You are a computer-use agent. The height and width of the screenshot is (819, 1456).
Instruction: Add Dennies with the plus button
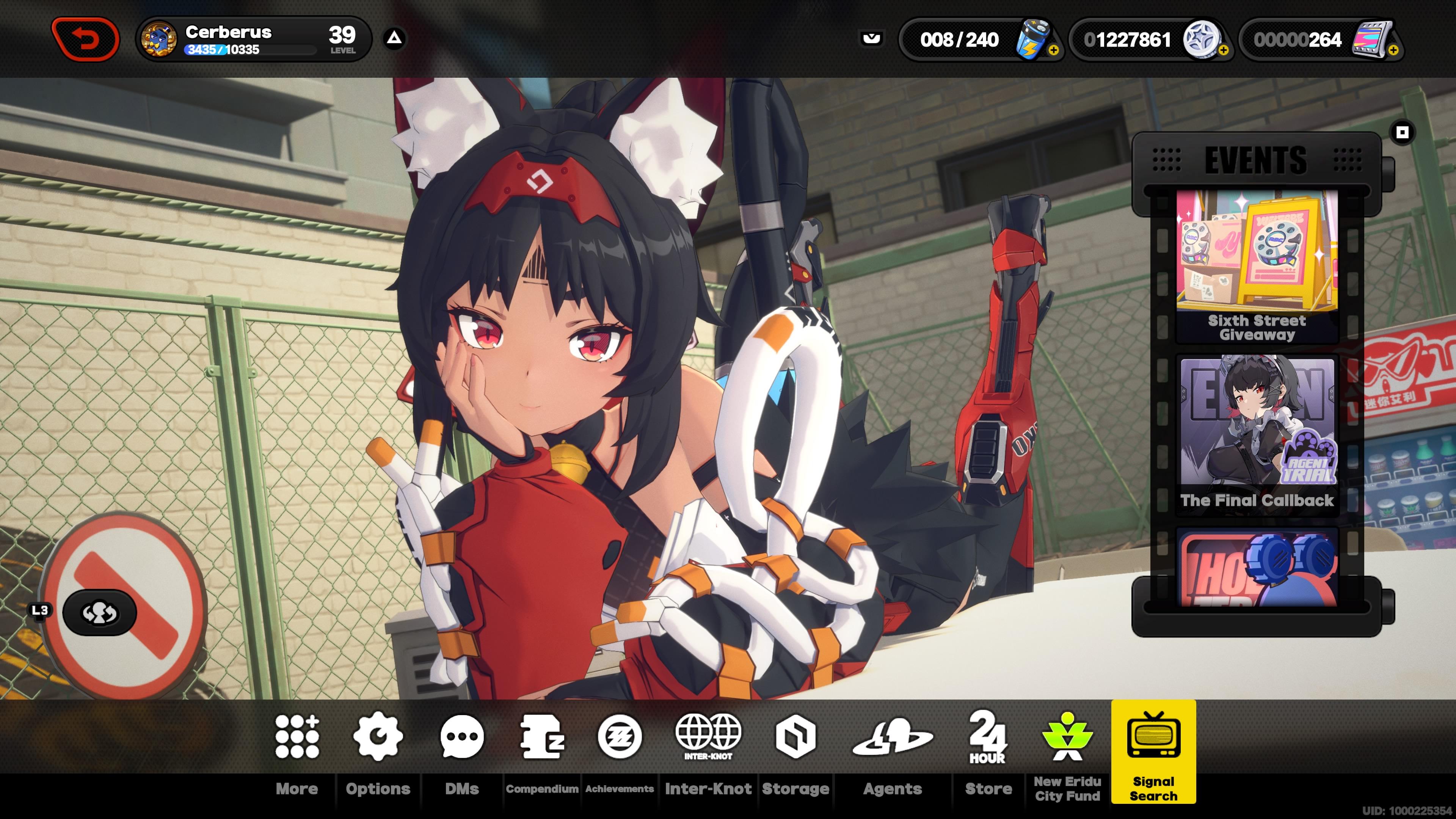coord(1223,50)
